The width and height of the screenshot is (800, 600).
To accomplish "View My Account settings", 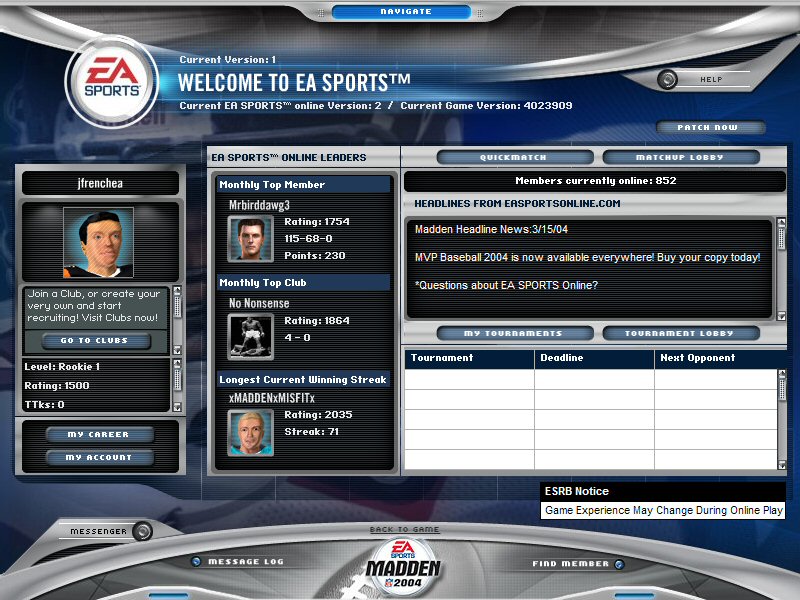I will (99, 458).
